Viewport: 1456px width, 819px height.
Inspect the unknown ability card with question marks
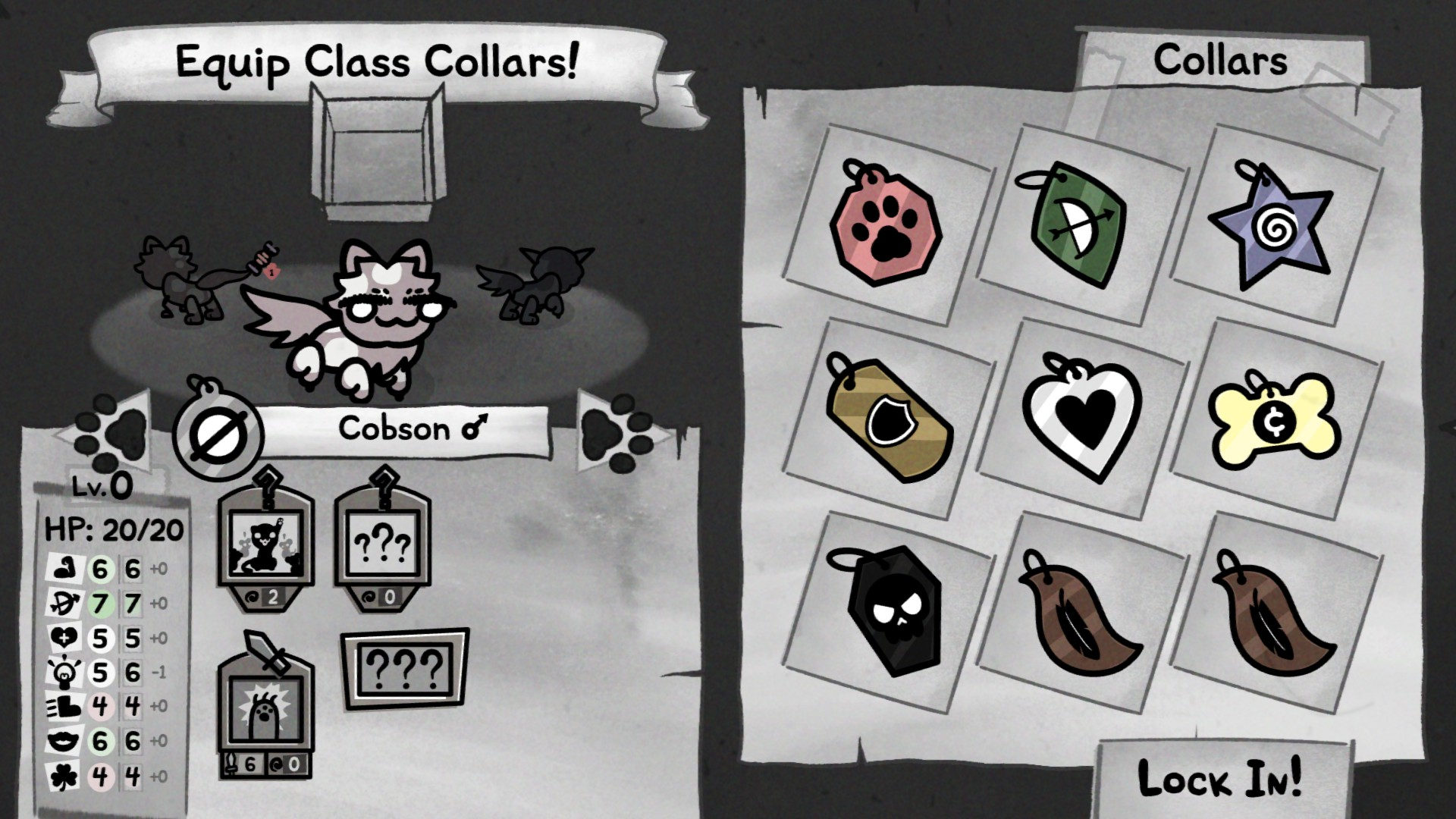coord(383,544)
